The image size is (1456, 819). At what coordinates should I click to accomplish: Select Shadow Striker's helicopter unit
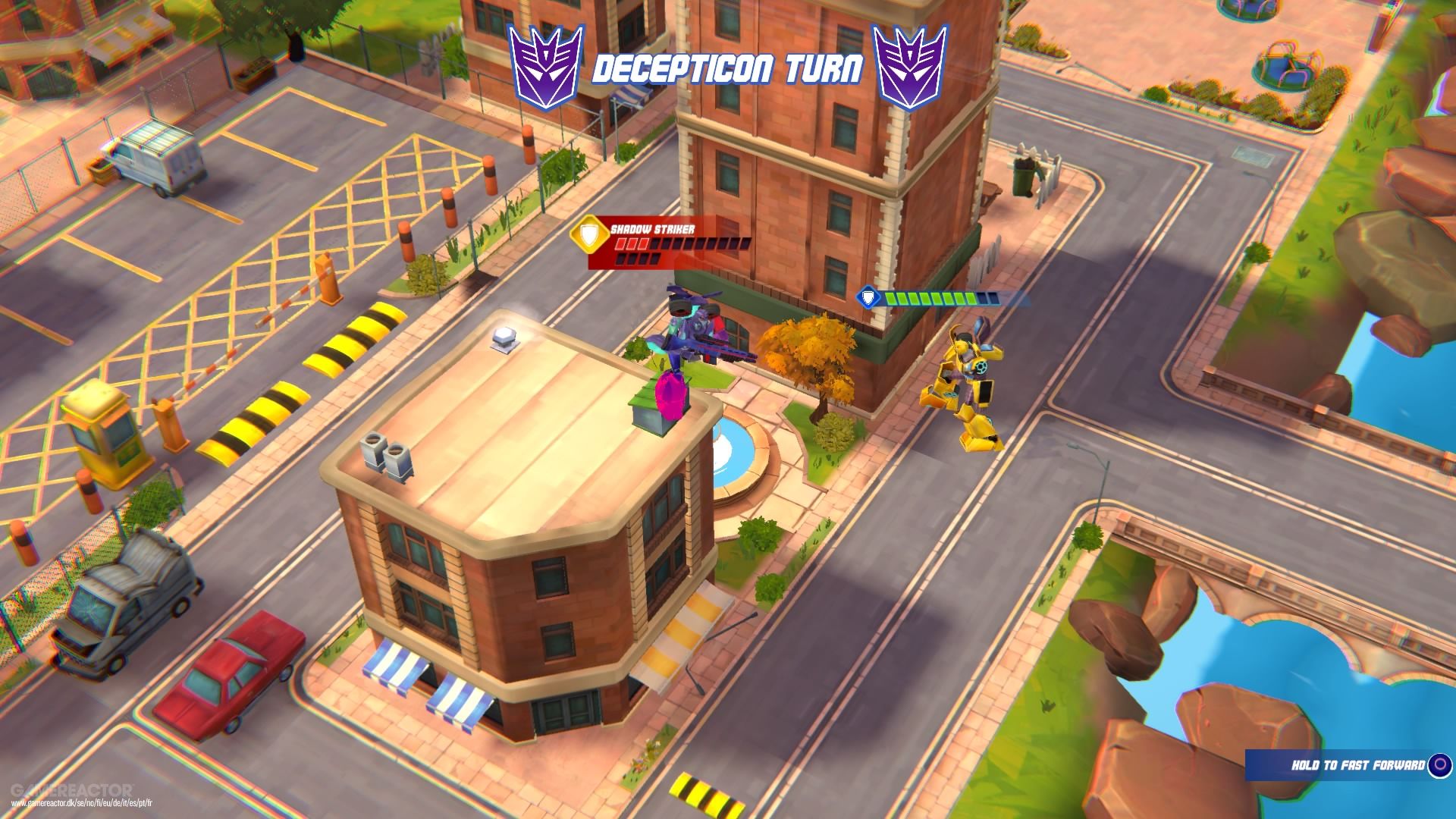694,326
